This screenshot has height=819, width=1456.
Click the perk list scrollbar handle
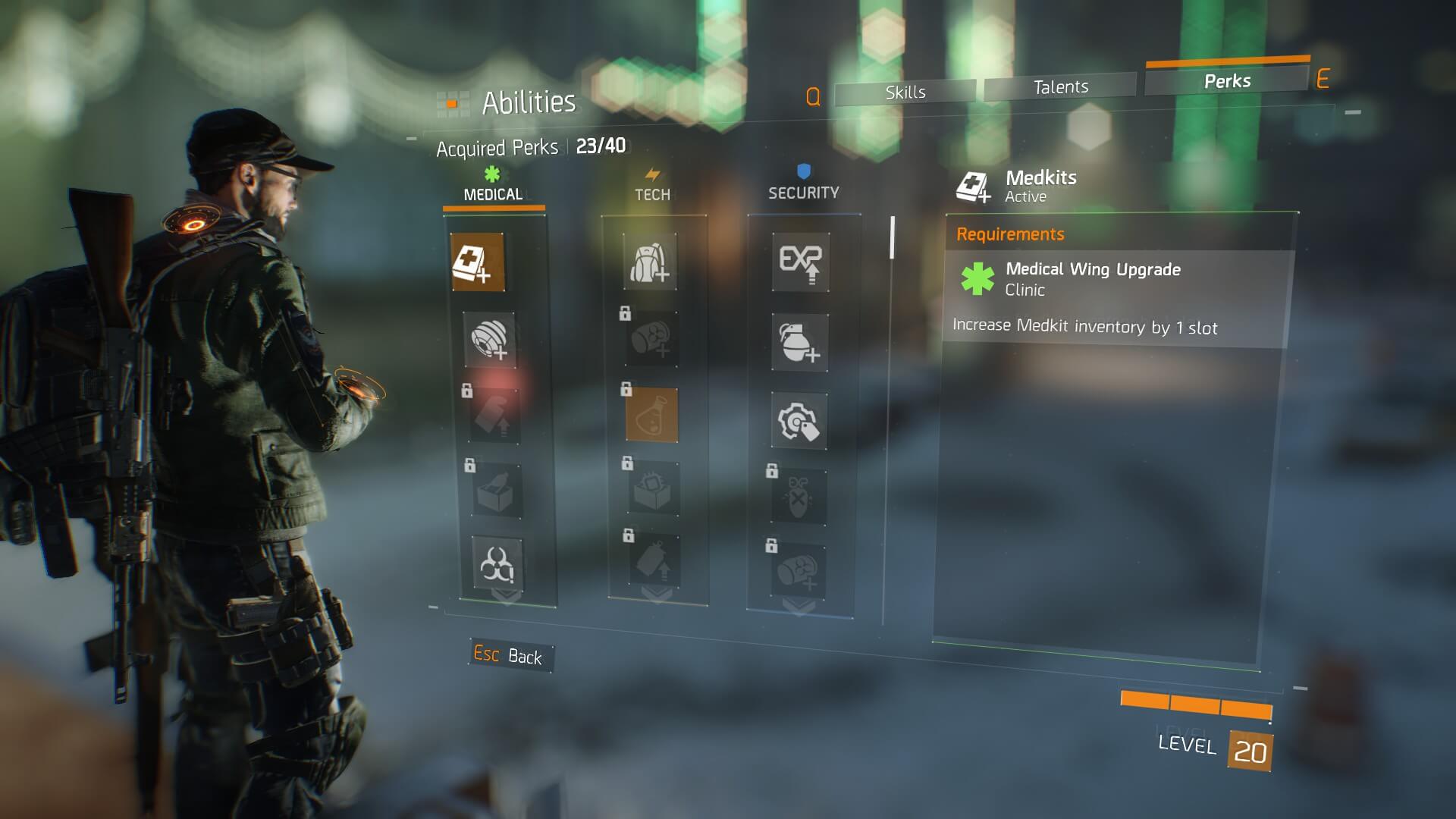click(x=893, y=237)
